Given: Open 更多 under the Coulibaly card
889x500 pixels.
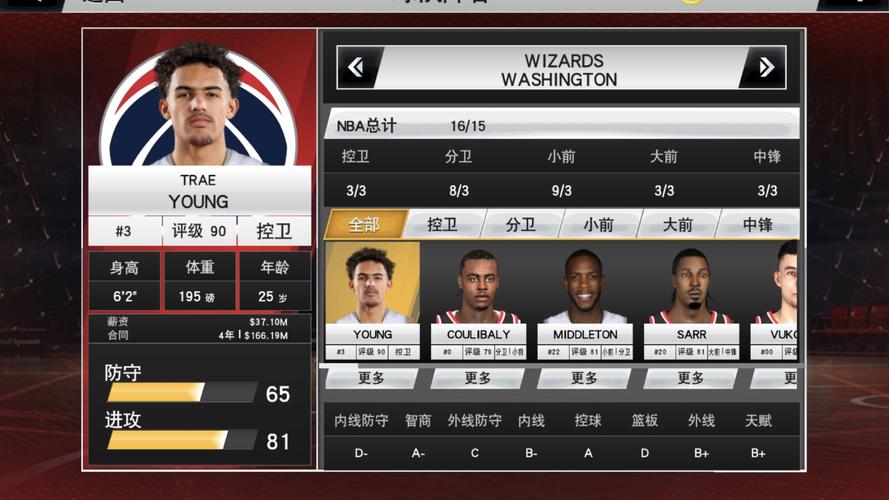Looking at the screenshot, I should (x=478, y=379).
